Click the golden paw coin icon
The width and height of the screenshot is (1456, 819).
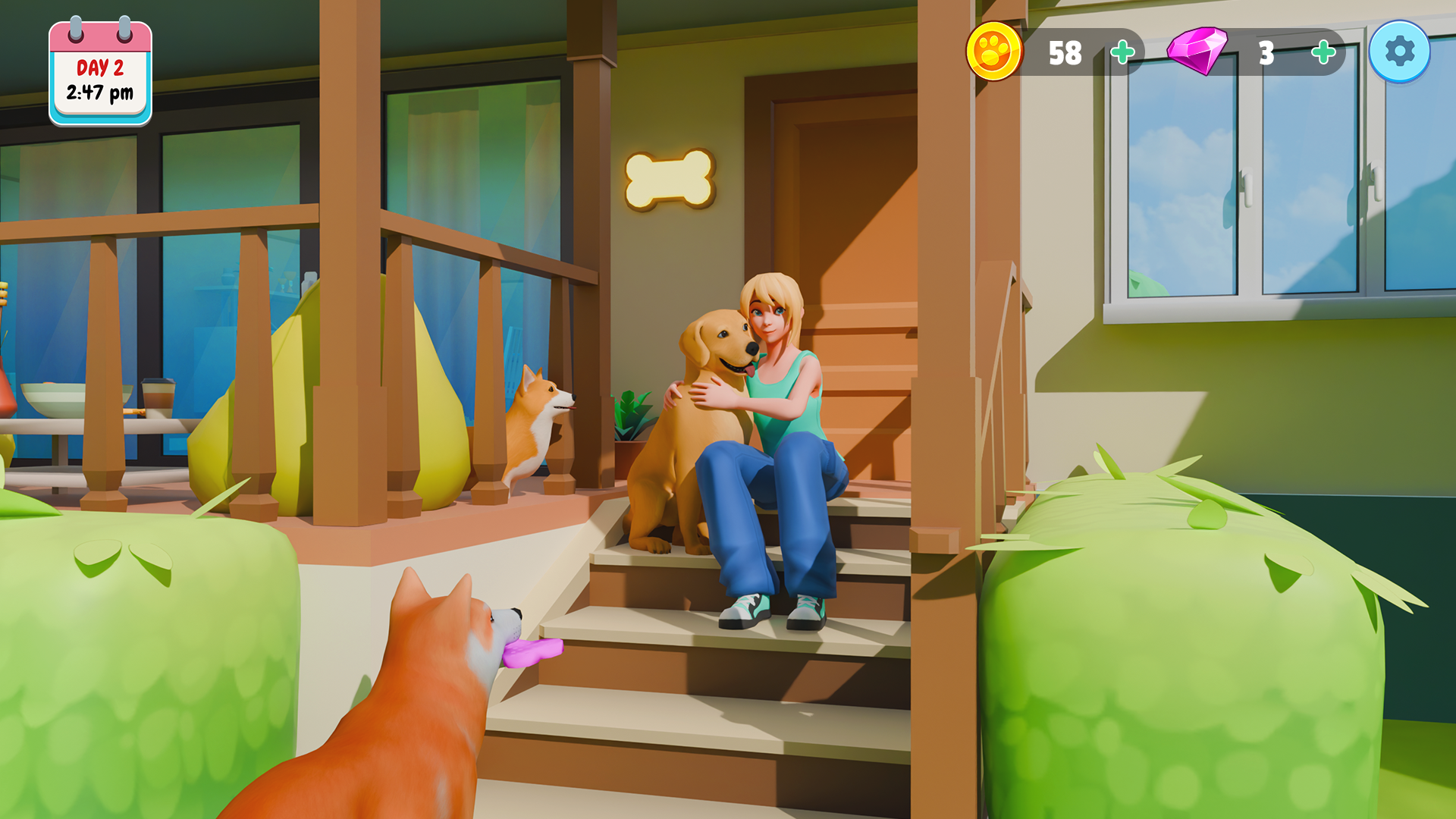[995, 52]
